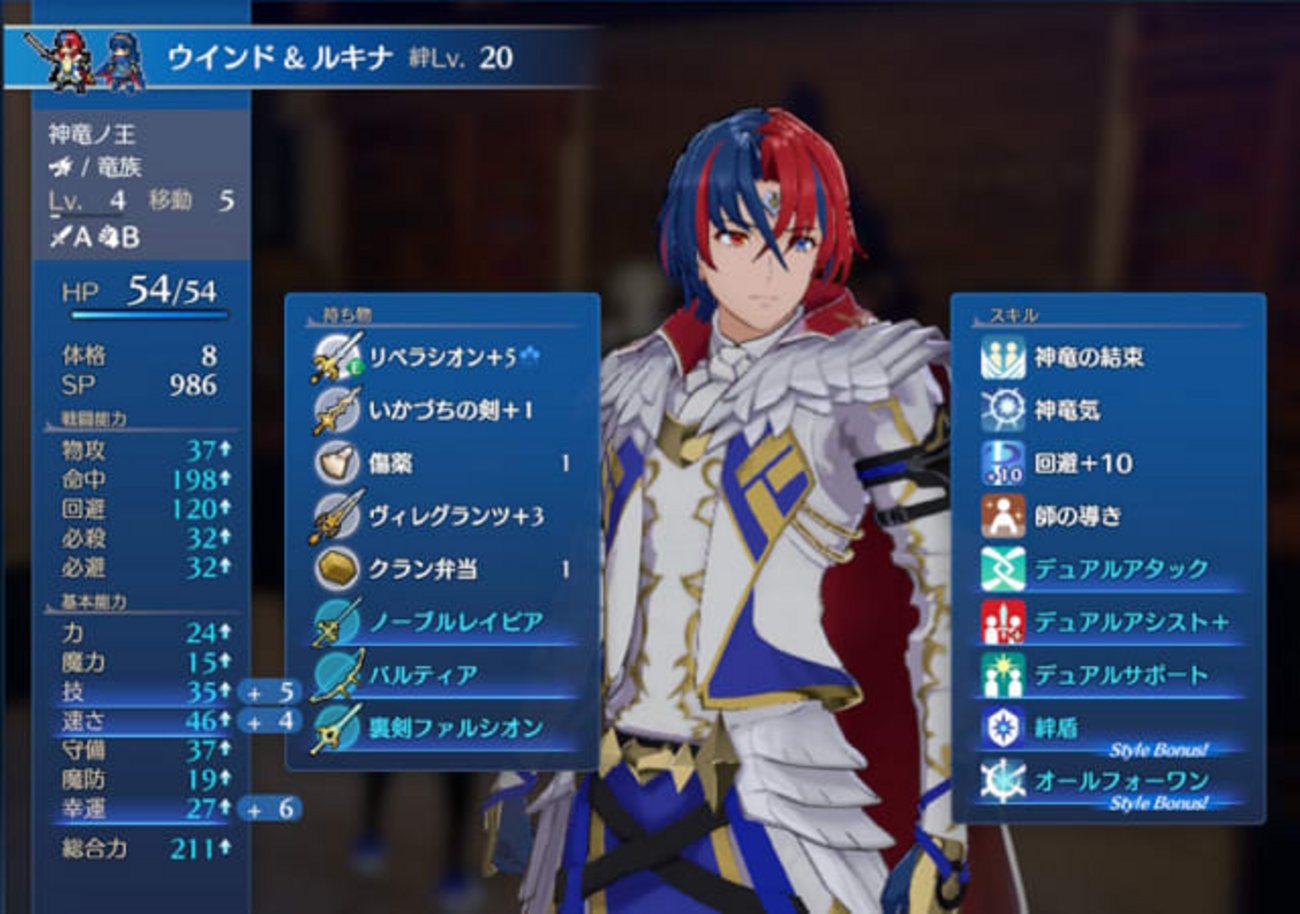Screen dimensions: 1300x914
Task: Pick the ヴィレグランツ+3 weapon
Action: (440, 516)
